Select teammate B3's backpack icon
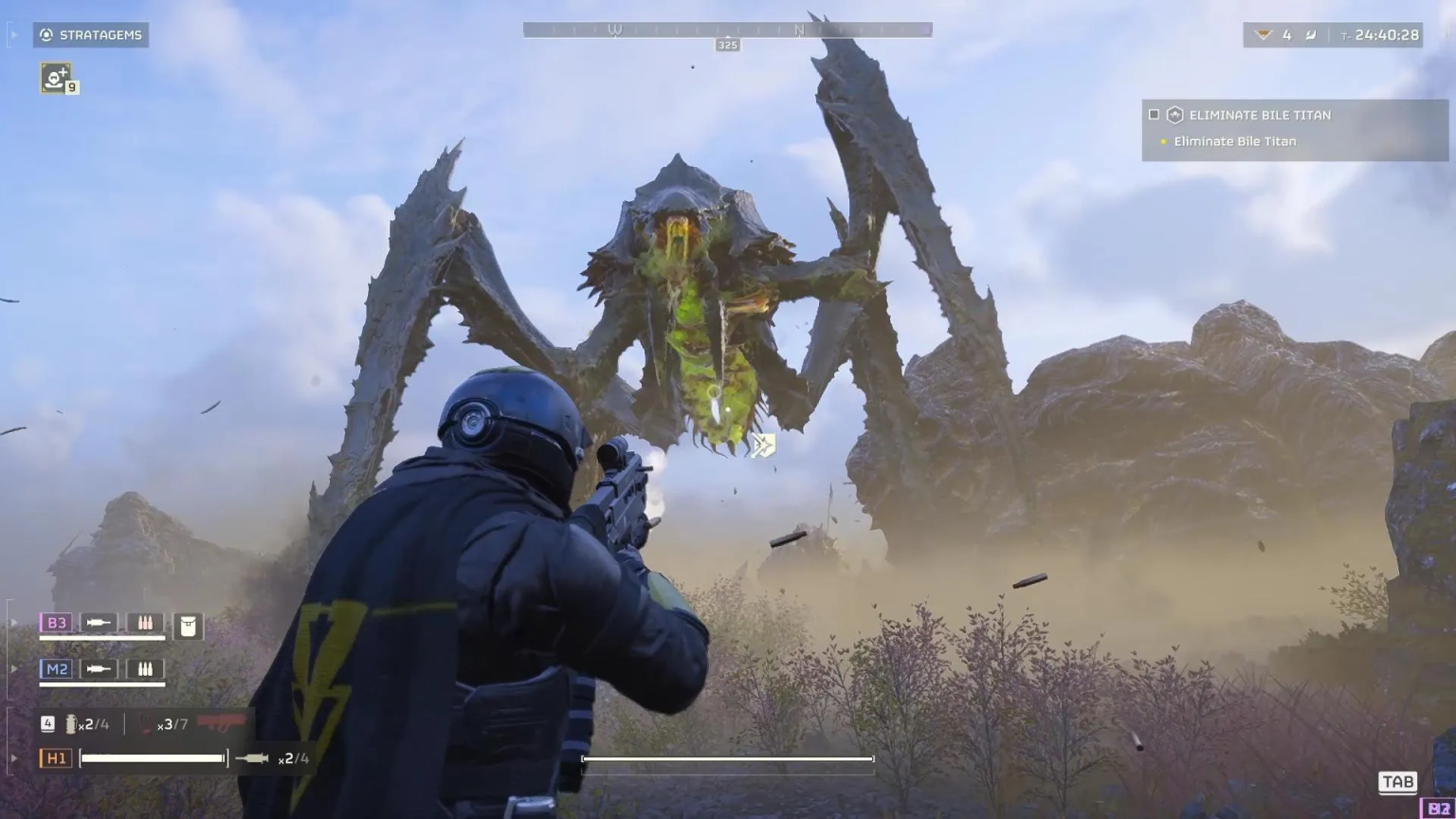This screenshot has height=819, width=1456. (x=189, y=626)
